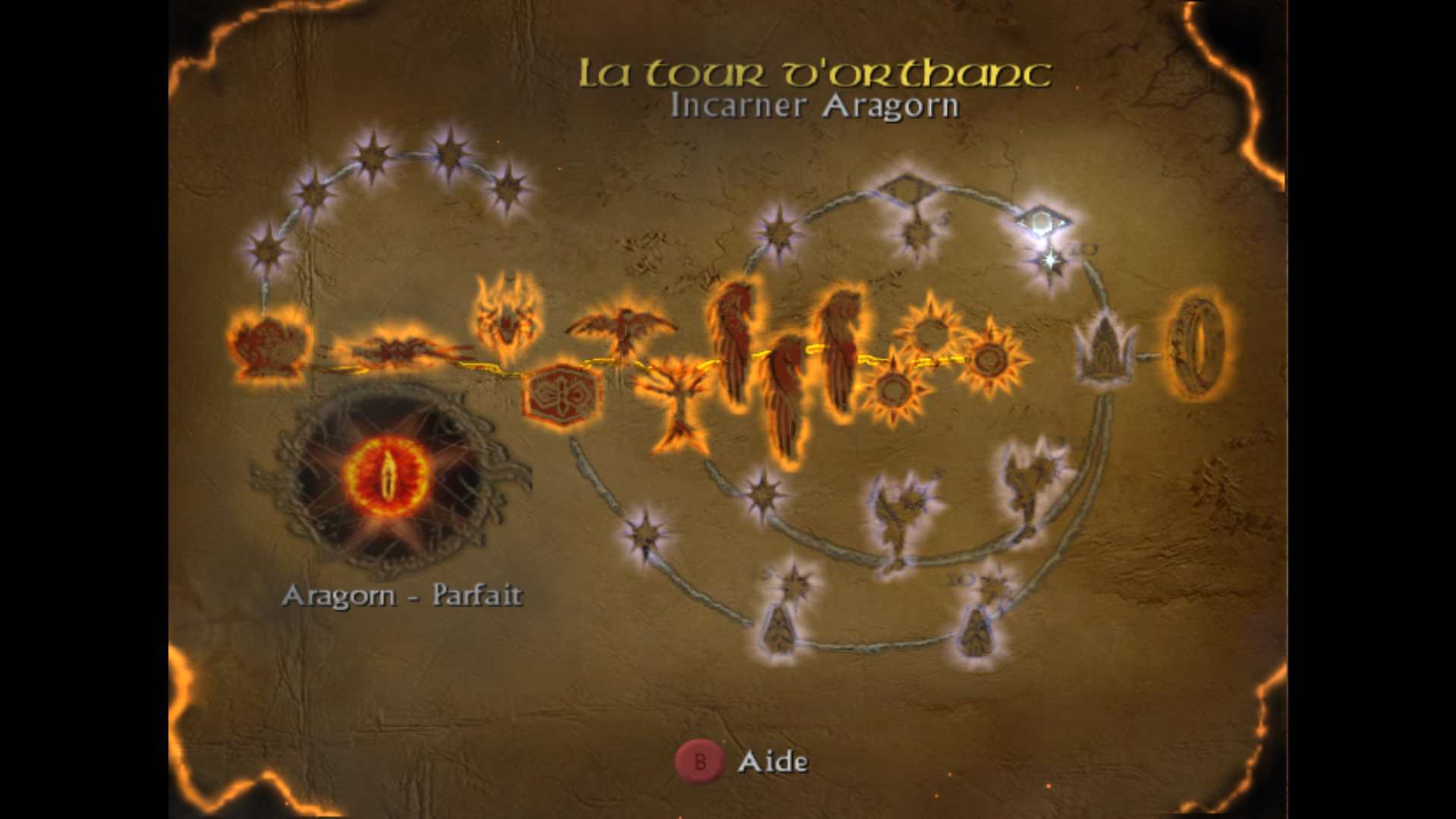Select the dim unlit diamond node
This screenshot has width=1456, height=819.
click(907, 188)
